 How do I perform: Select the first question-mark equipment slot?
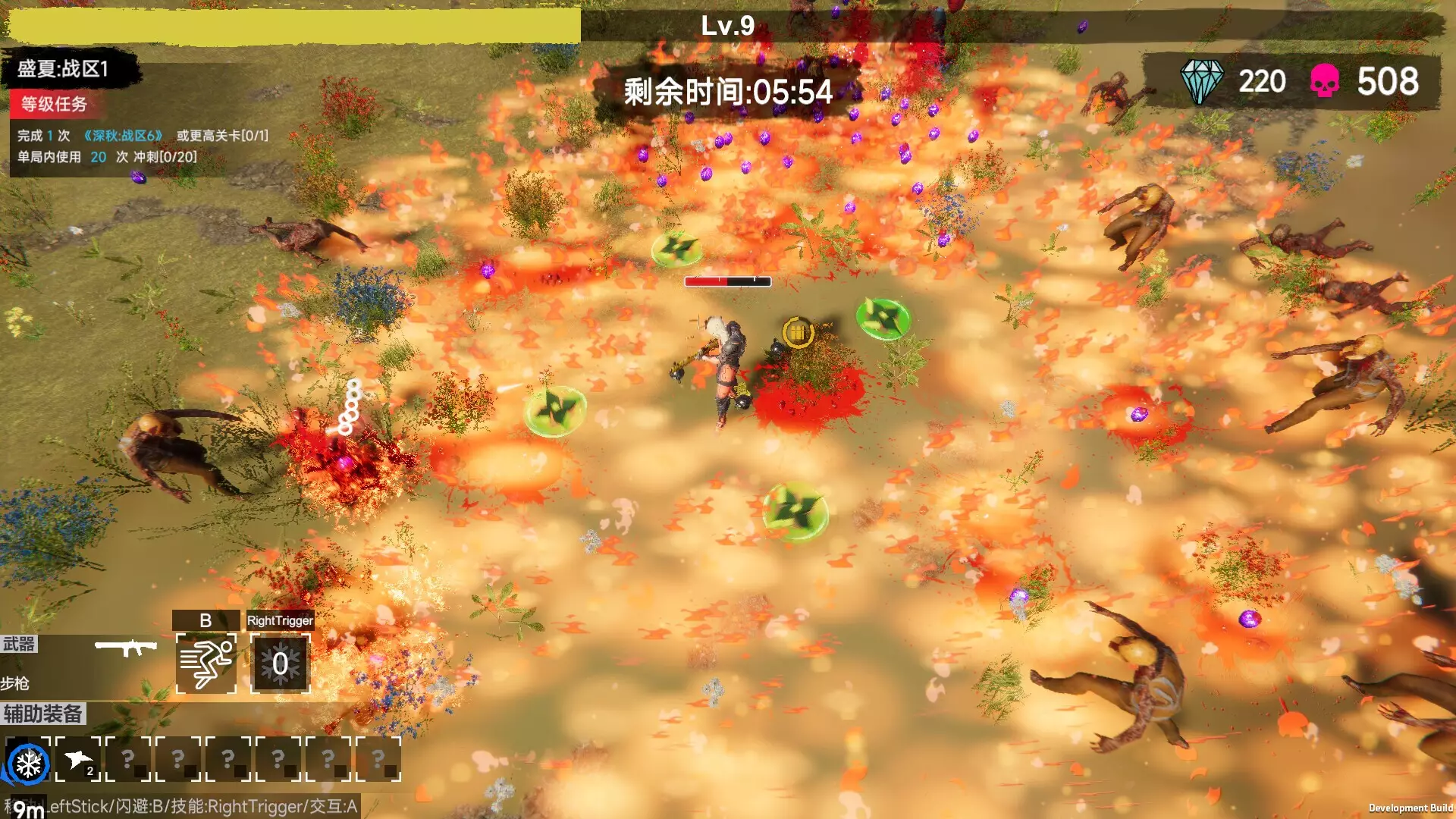(x=129, y=760)
